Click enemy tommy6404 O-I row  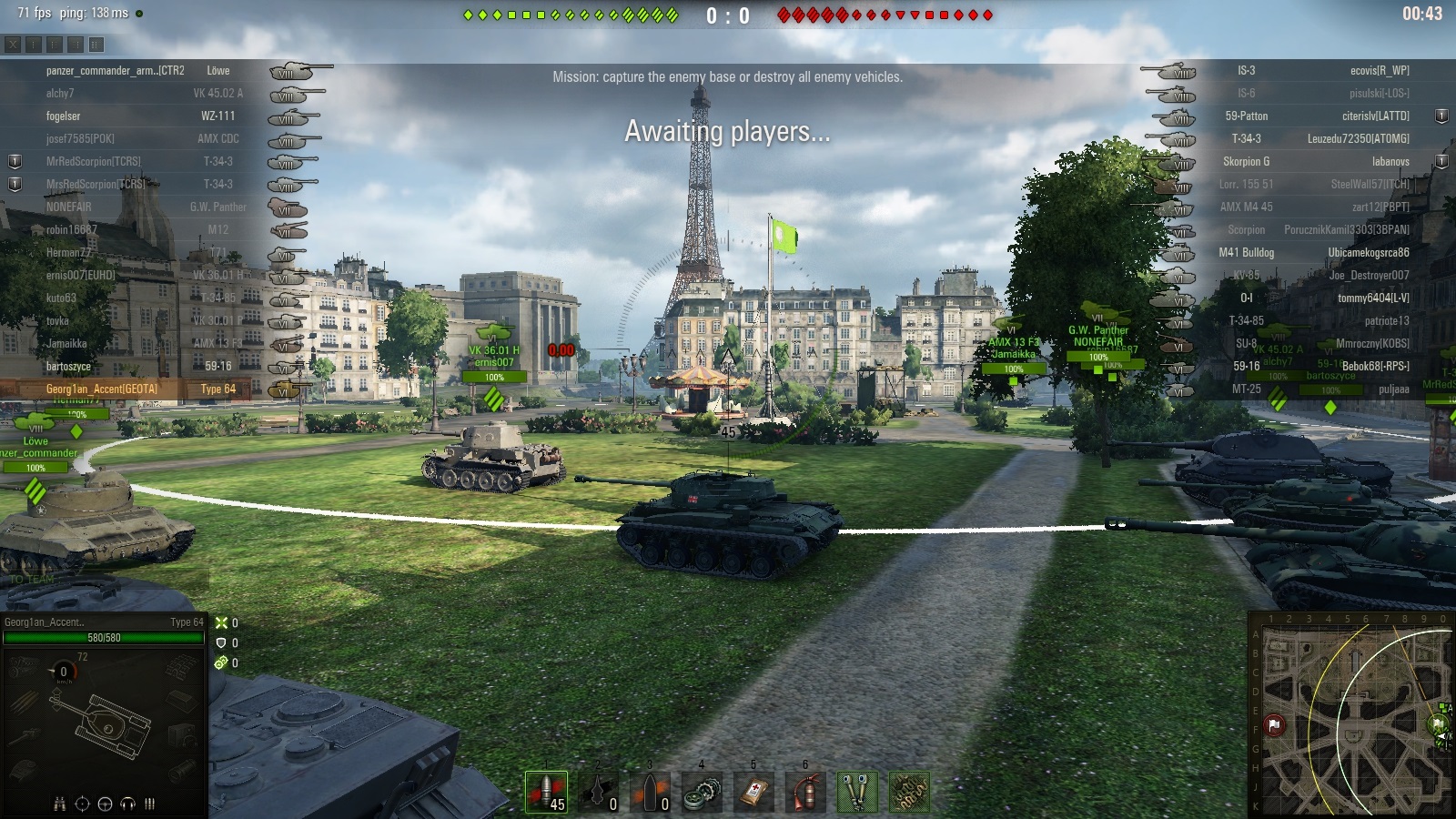[1319, 298]
